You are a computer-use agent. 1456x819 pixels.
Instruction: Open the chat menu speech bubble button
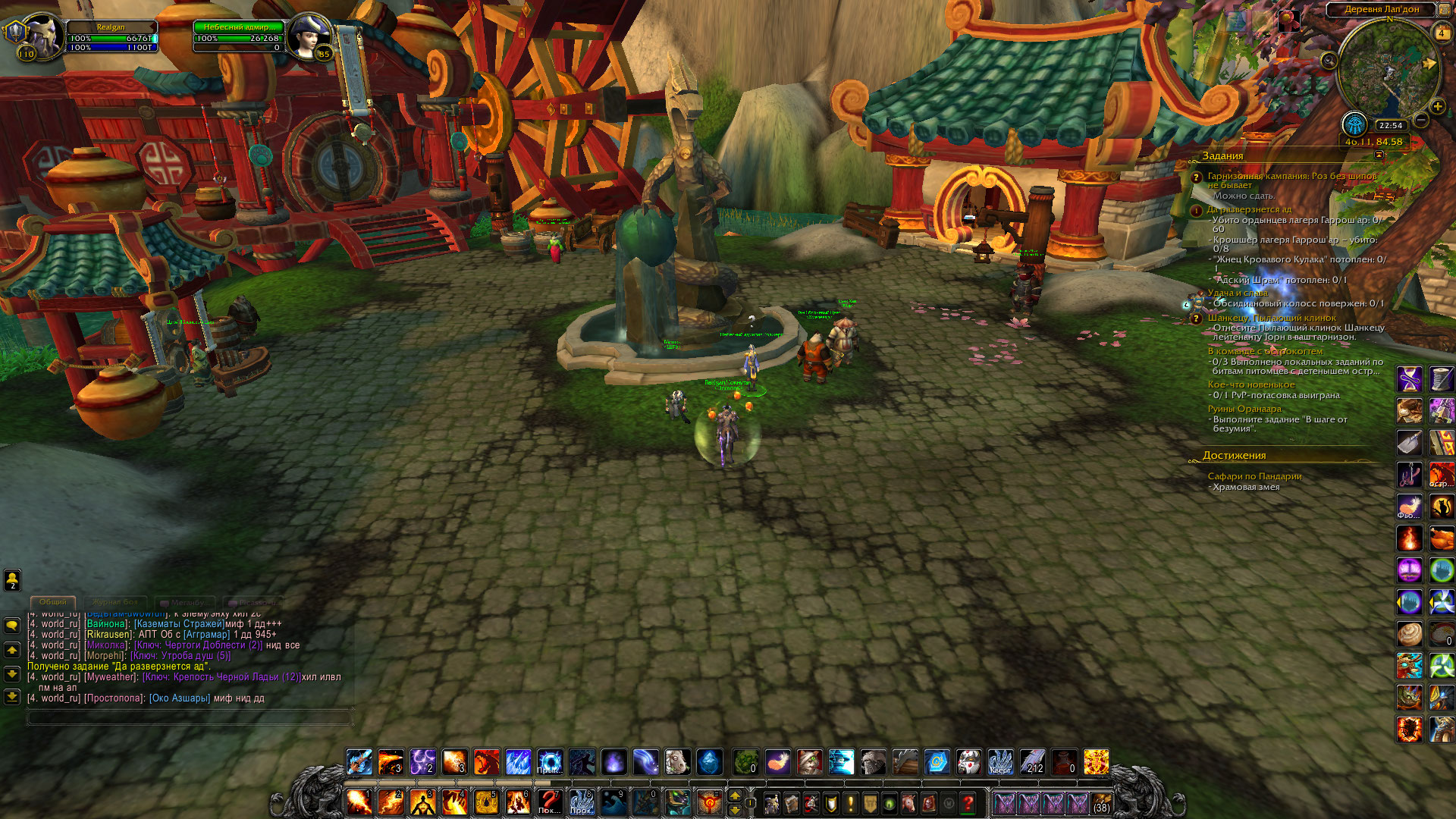click(12, 626)
